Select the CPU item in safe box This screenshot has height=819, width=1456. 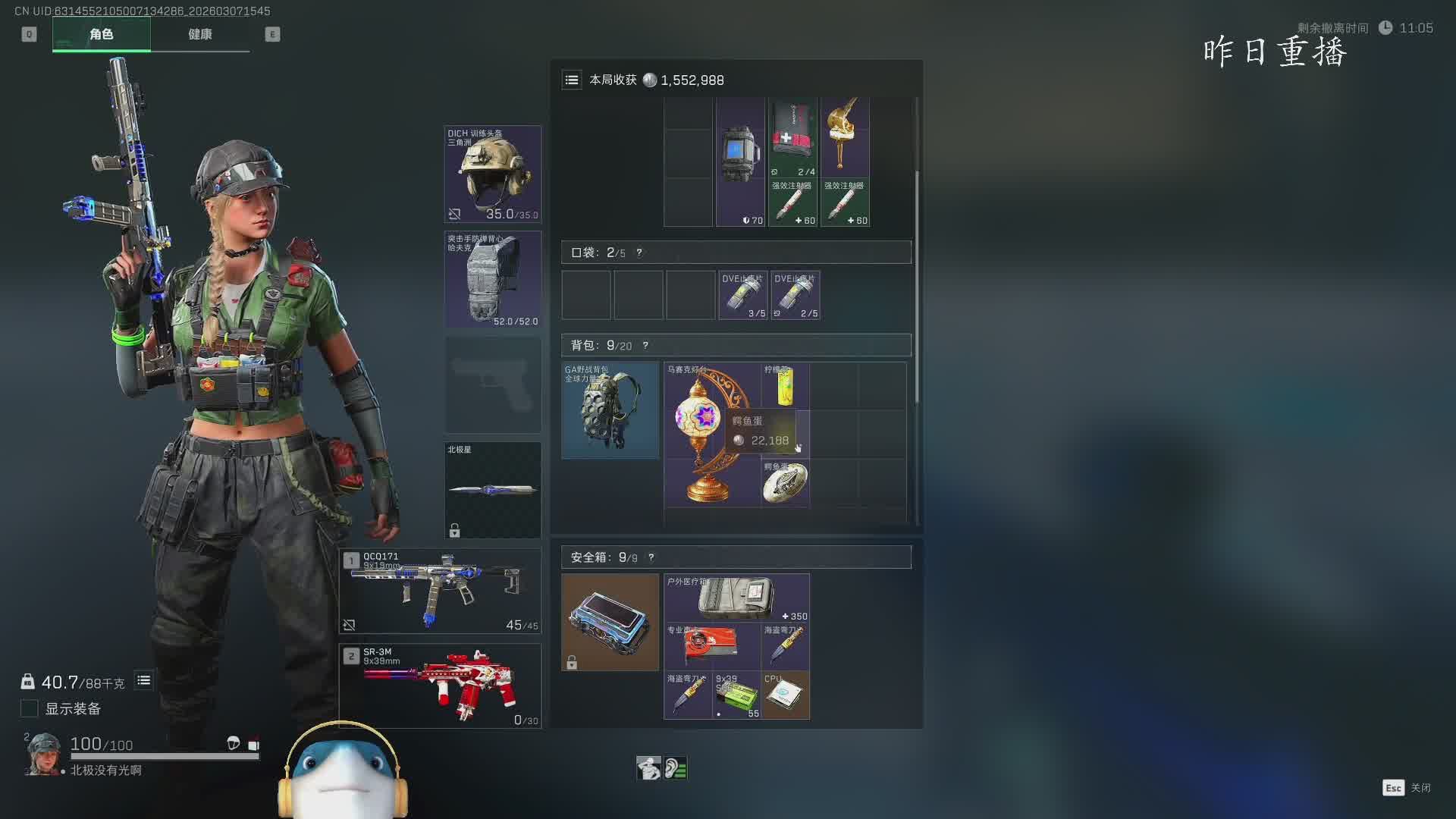point(785,695)
